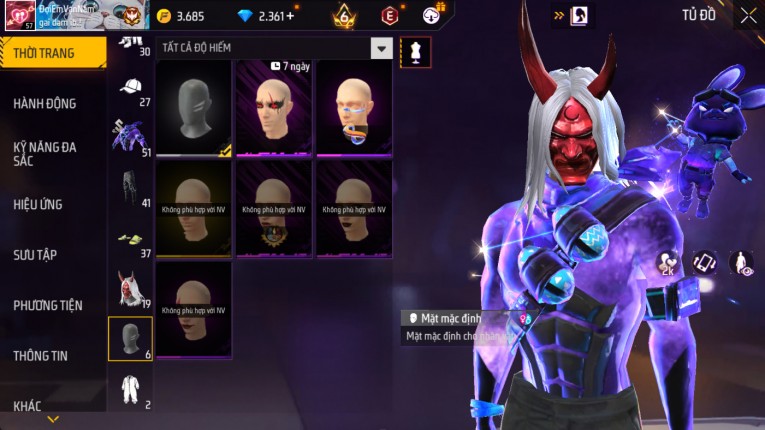The image size is (765, 430).
Task: Pick the bald head with blue goggles
Action: tap(354, 107)
